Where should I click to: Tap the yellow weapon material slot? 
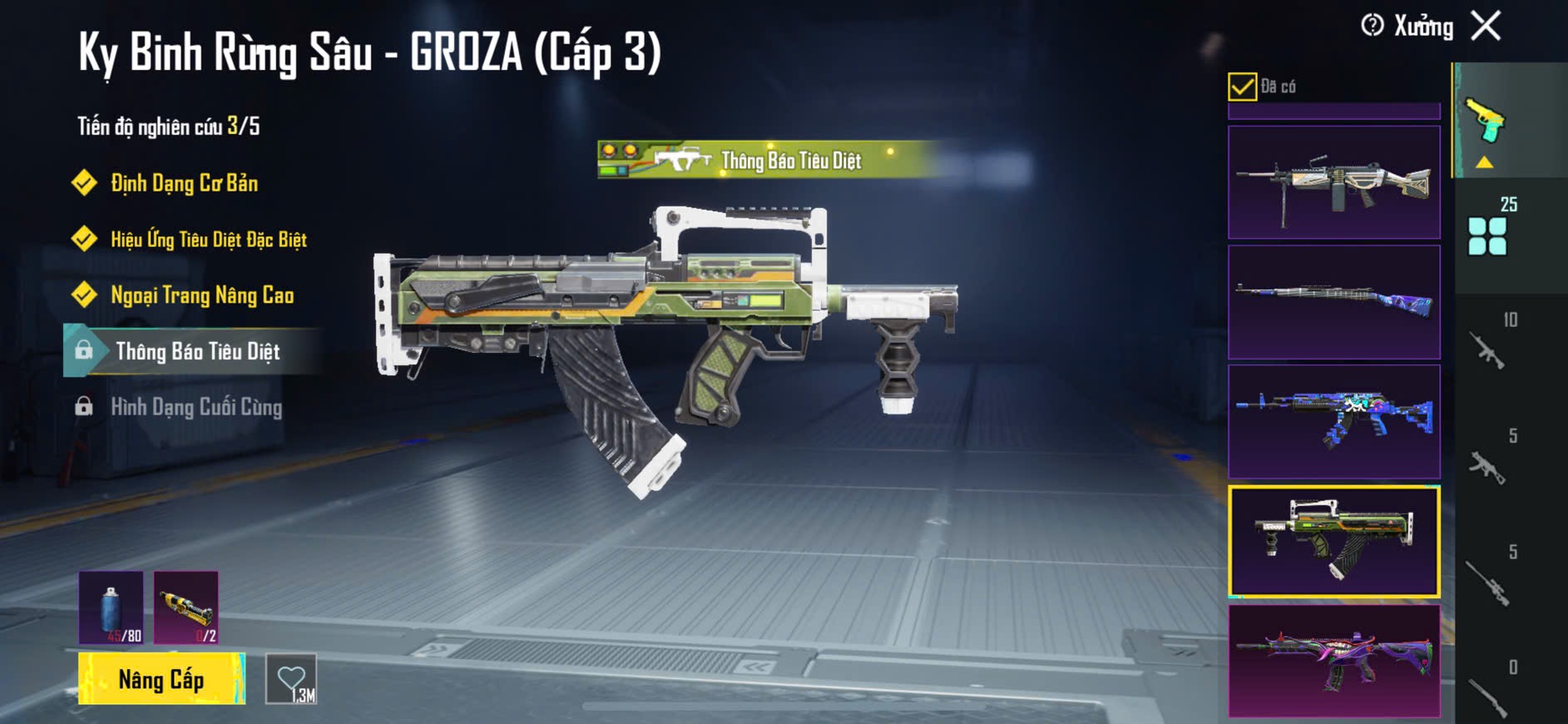pos(186,607)
